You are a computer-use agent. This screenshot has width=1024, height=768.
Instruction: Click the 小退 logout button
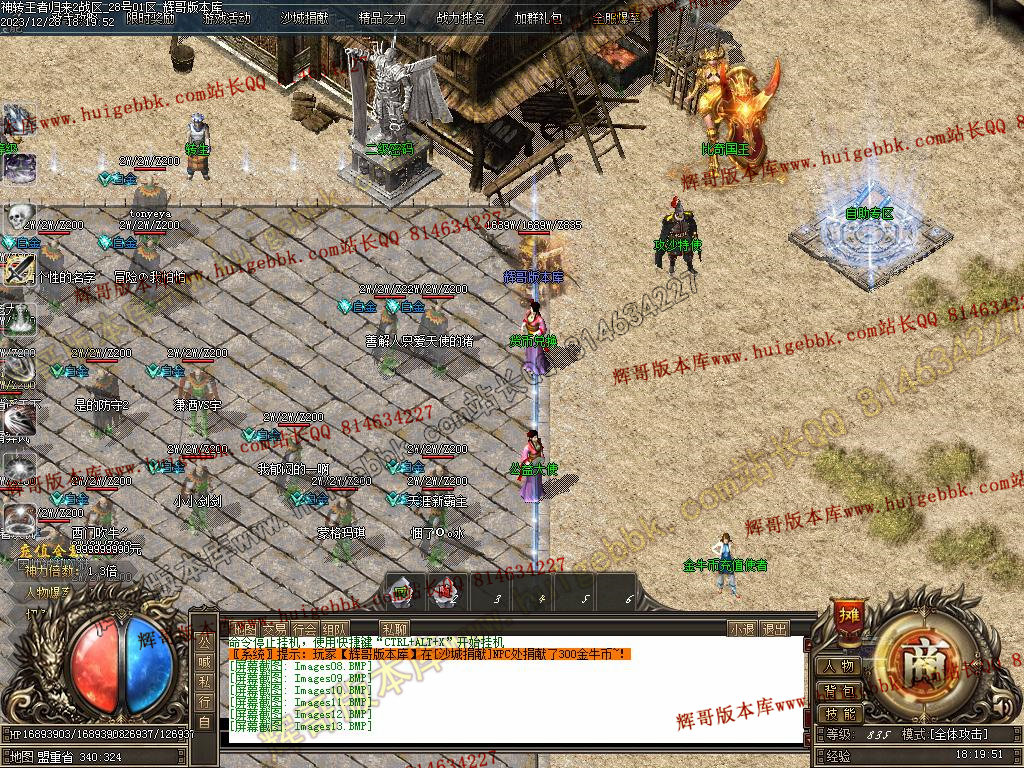click(741, 629)
